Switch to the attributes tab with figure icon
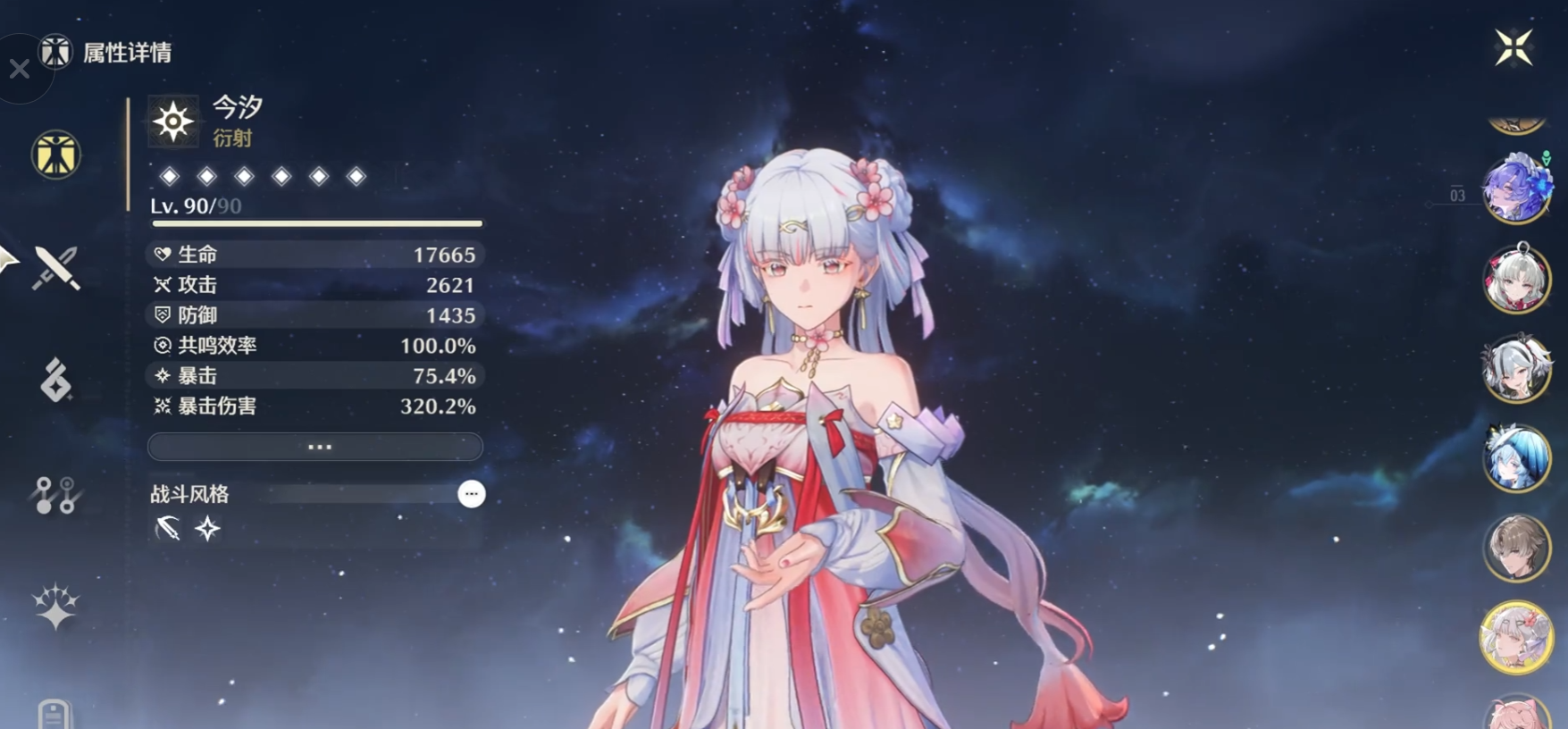 click(x=56, y=155)
